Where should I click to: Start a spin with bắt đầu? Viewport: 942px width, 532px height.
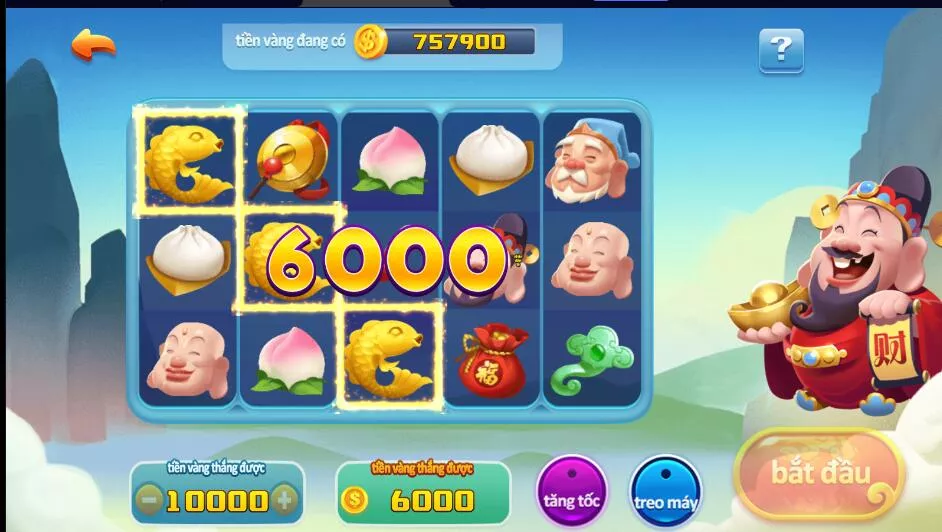(x=819, y=474)
